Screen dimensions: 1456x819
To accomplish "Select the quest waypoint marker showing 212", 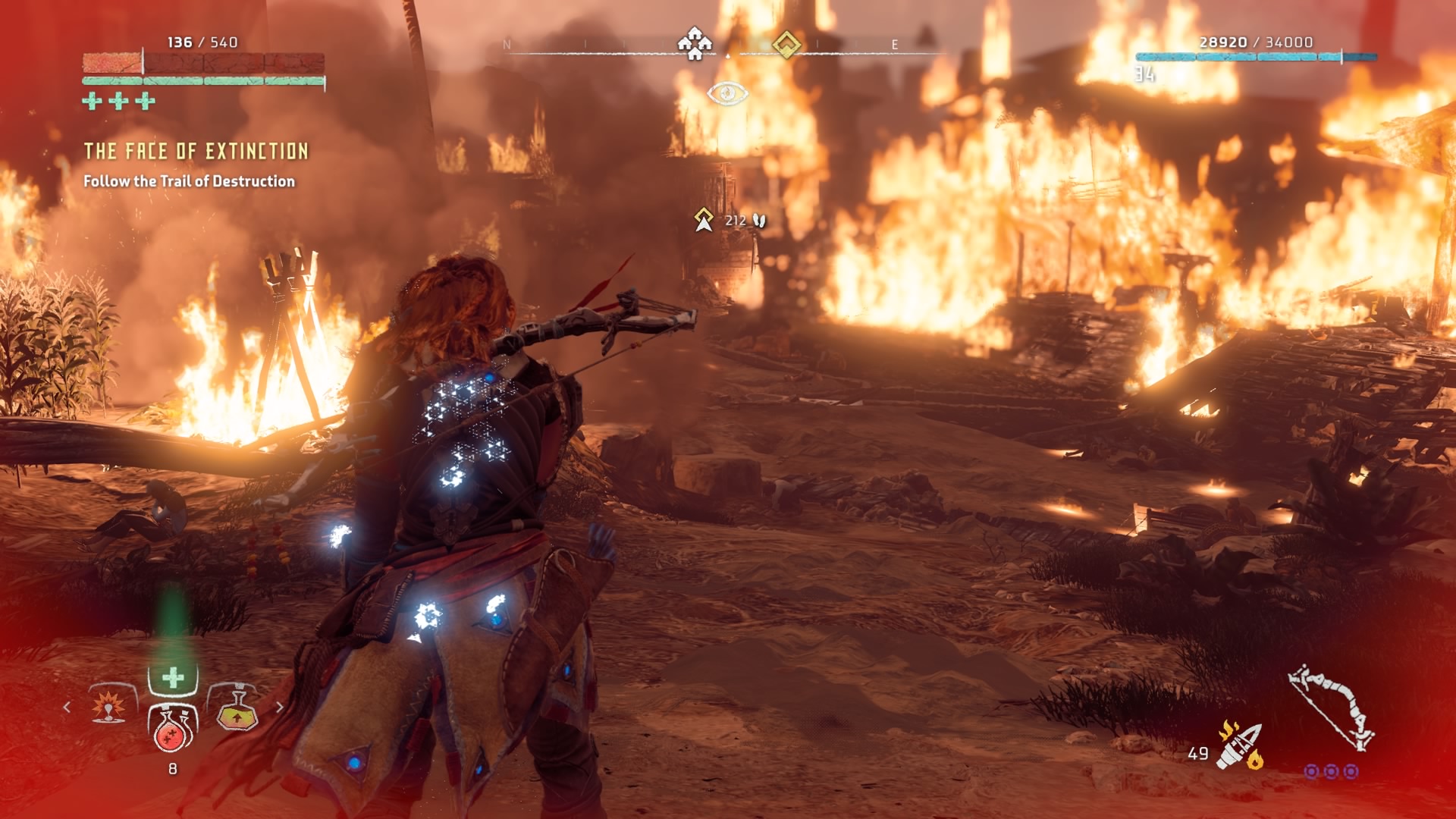I will [x=704, y=220].
